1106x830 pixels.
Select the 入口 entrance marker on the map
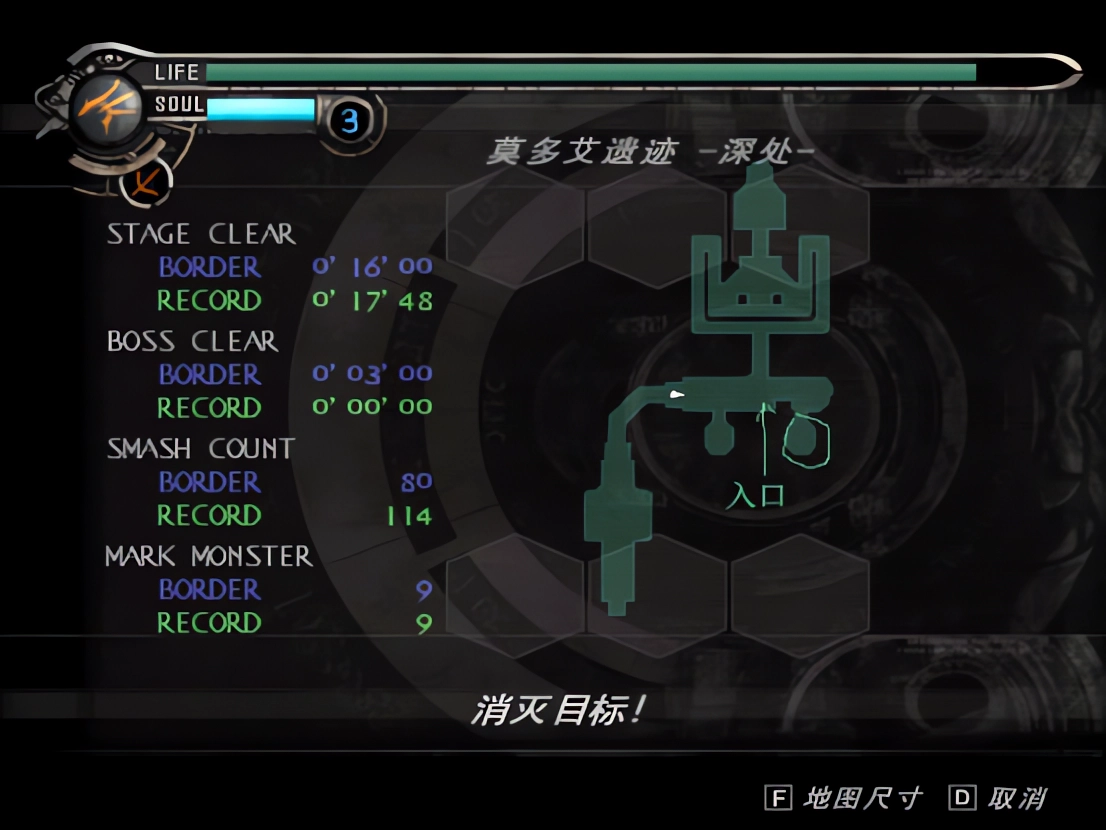[755, 495]
